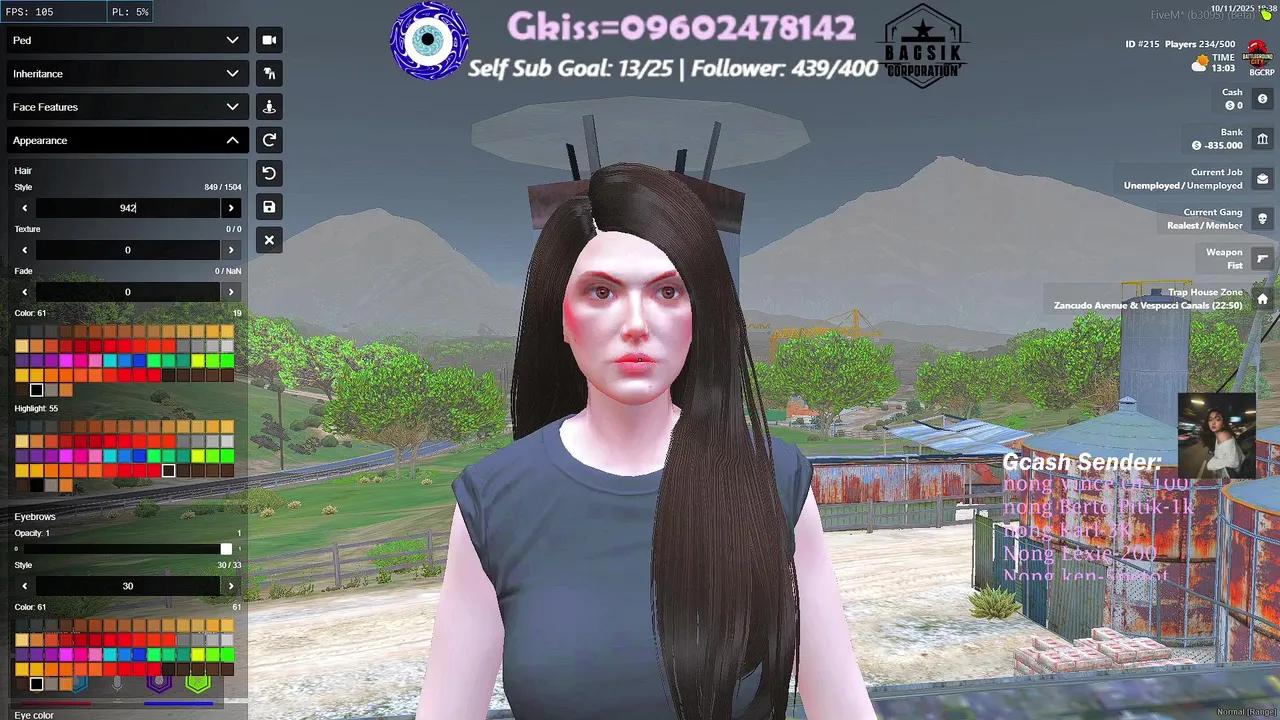Toggle the camera view icon
Screen dimensions: 1280x720
tap(269, 40)
